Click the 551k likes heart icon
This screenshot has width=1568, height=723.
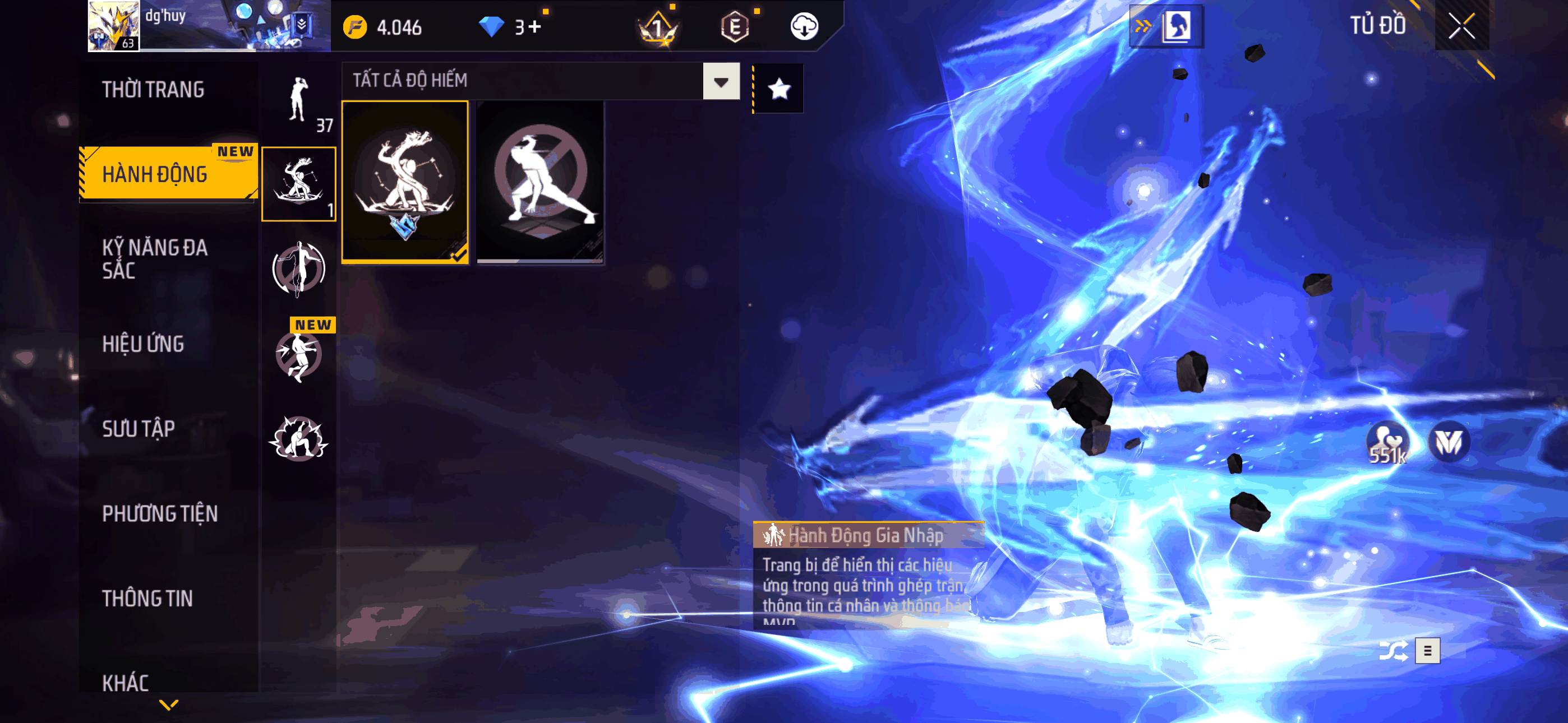coord(1387,442)
